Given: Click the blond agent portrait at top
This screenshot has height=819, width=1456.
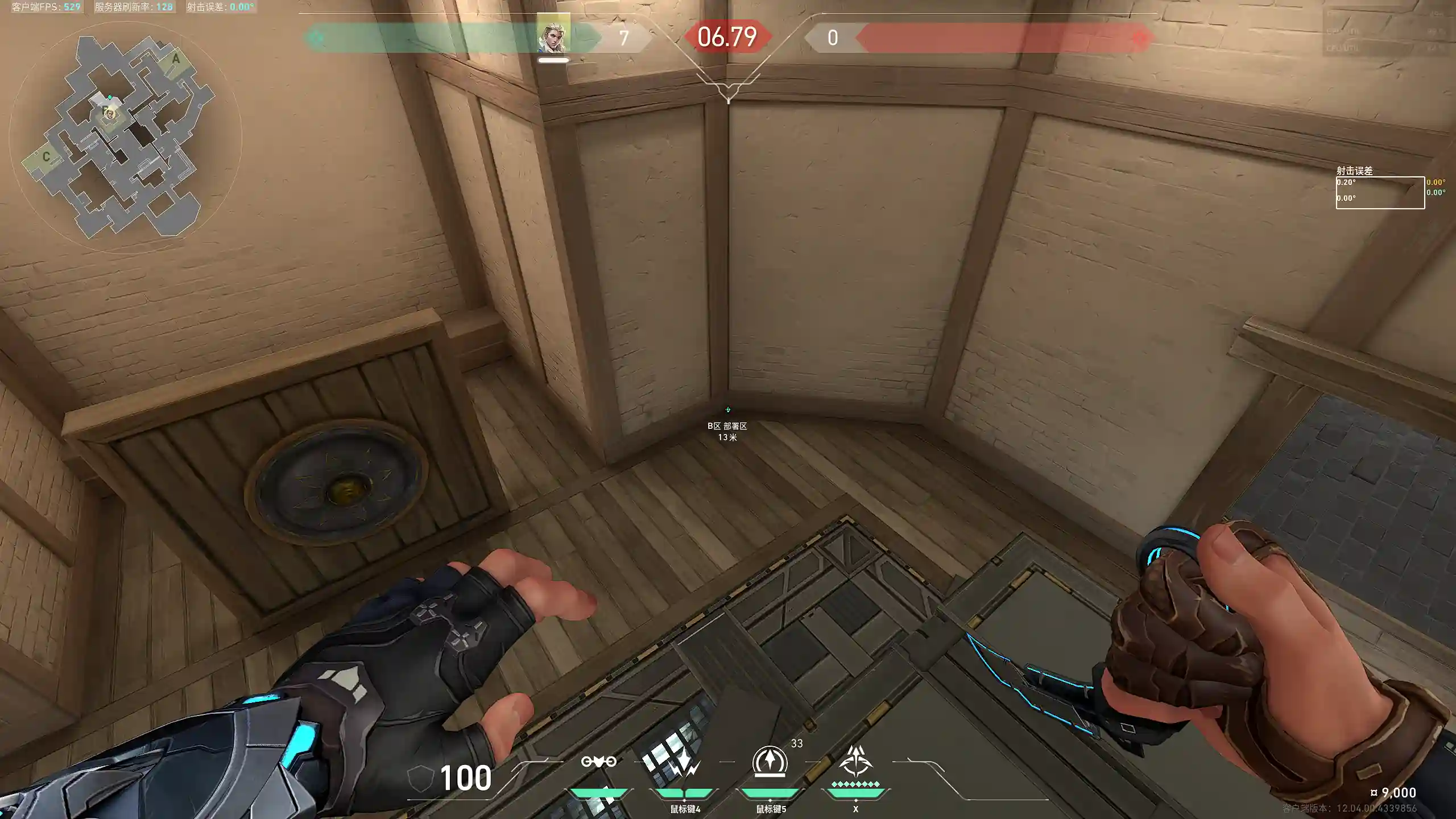Looking at the screenshot, I should click(x=553, y=36).
